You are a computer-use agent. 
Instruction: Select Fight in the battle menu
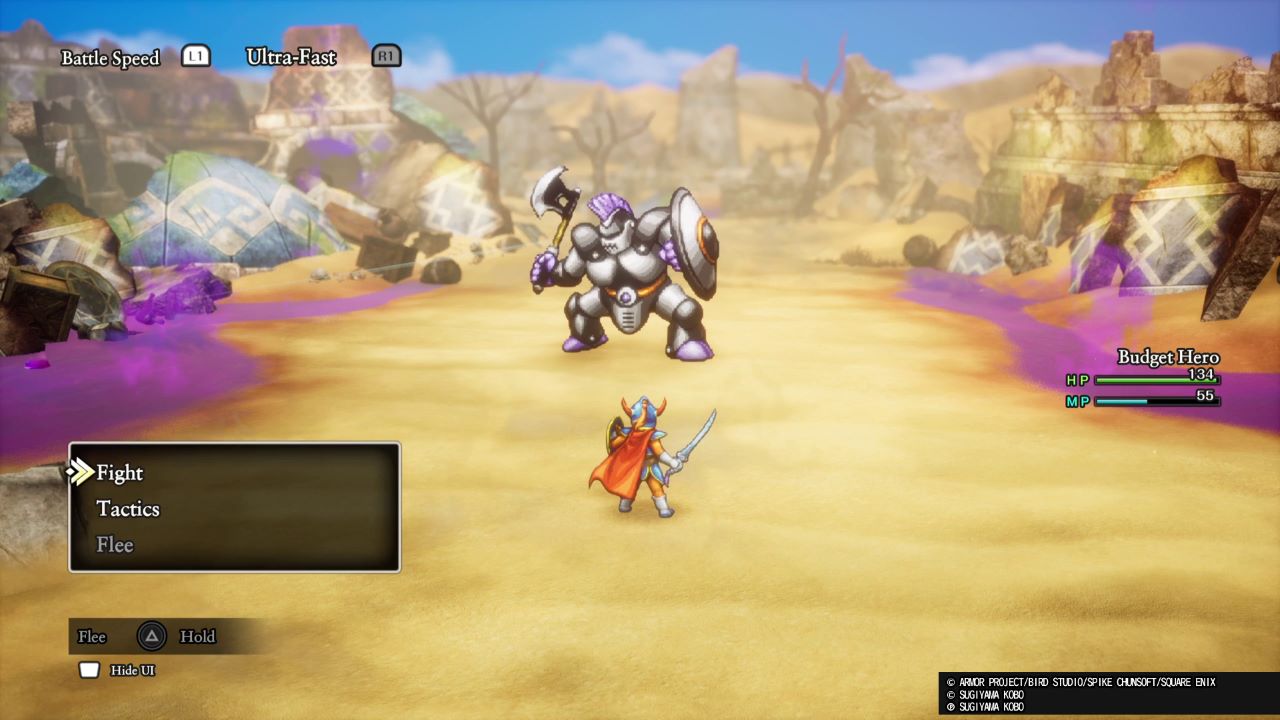pyautogui.click(x=120, y=473)
